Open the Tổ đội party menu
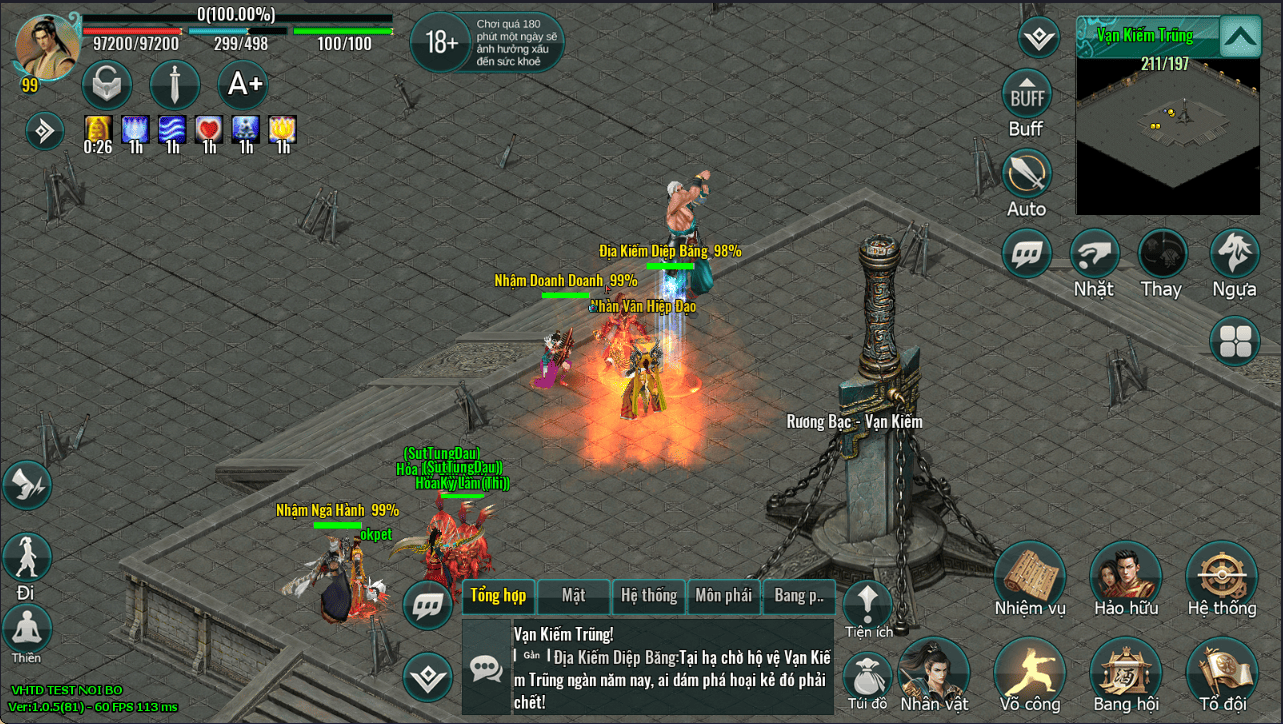 pyautogui.click(x=1222, y=672)
